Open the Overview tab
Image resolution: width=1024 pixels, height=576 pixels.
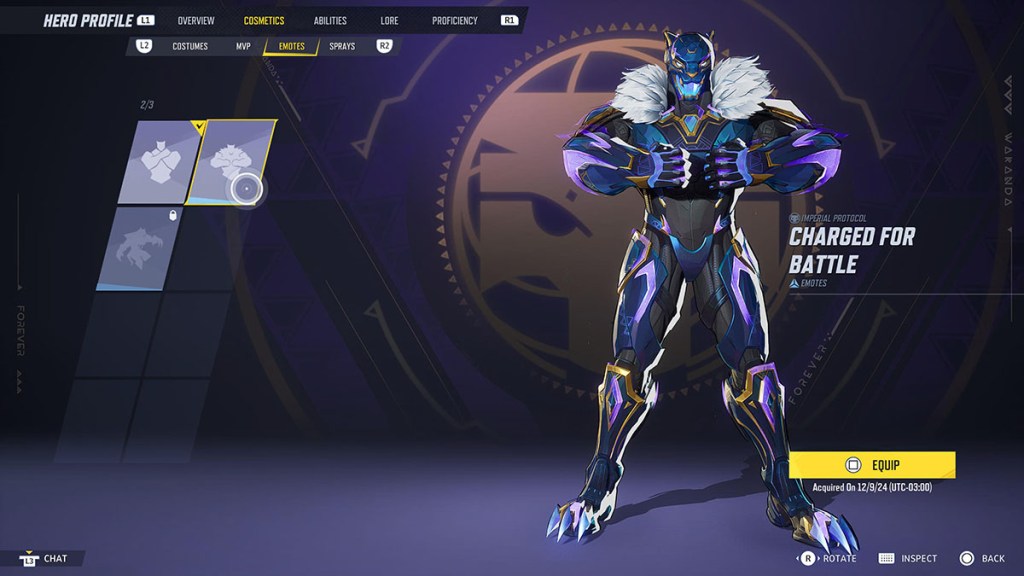tap(196, 20)
